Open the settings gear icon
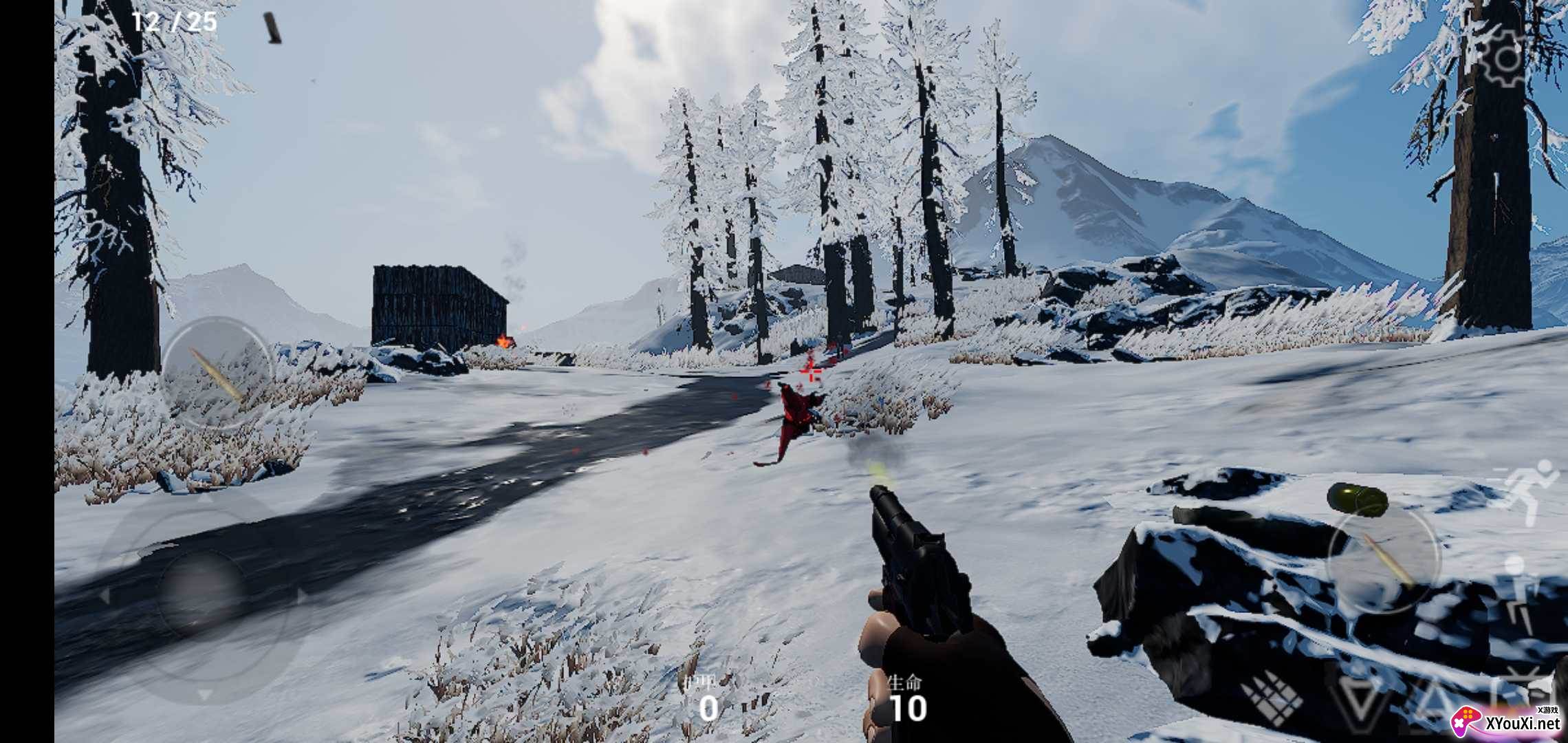This screenshot has height=743, width=1568. pos(1504,58)
